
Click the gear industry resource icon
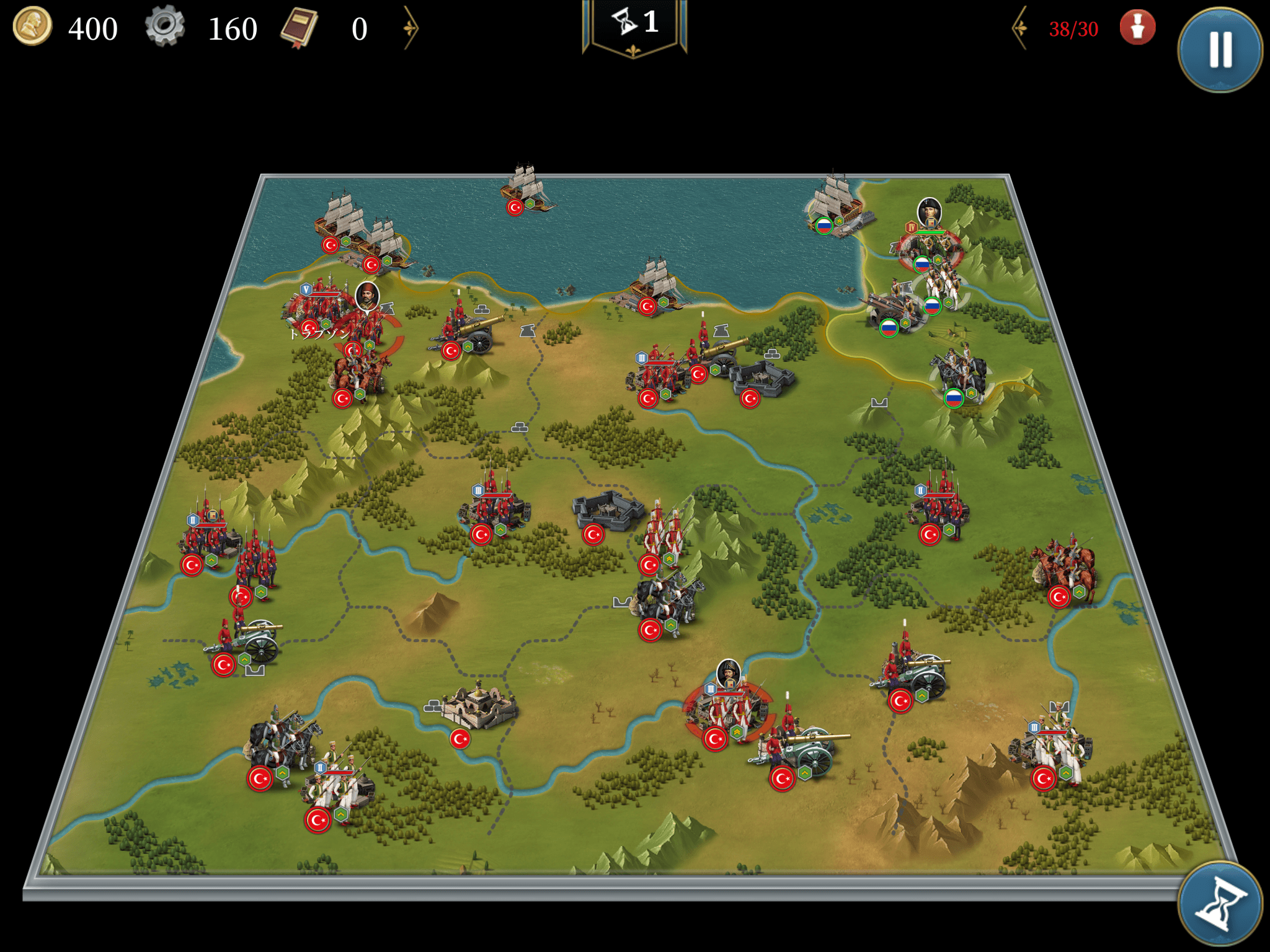click(x=164, y=27)
